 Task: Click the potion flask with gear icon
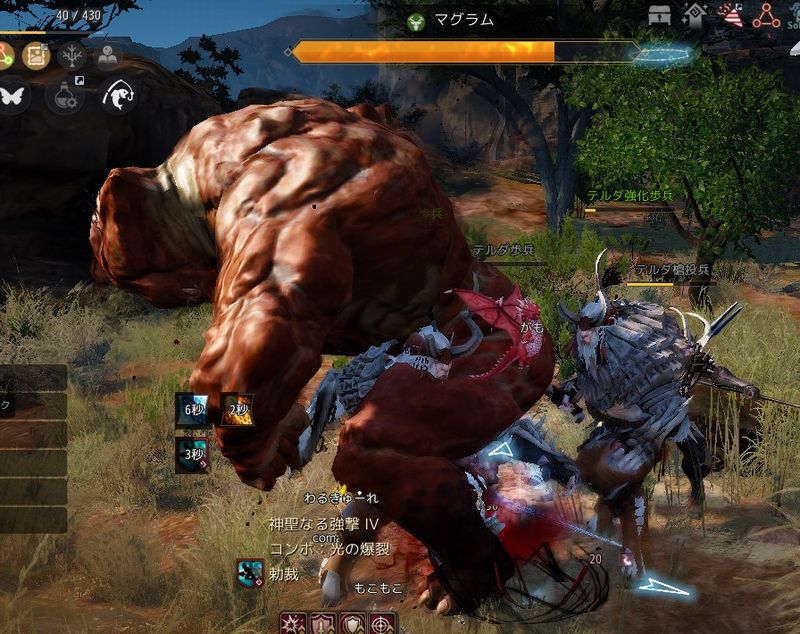click(65, 96)
